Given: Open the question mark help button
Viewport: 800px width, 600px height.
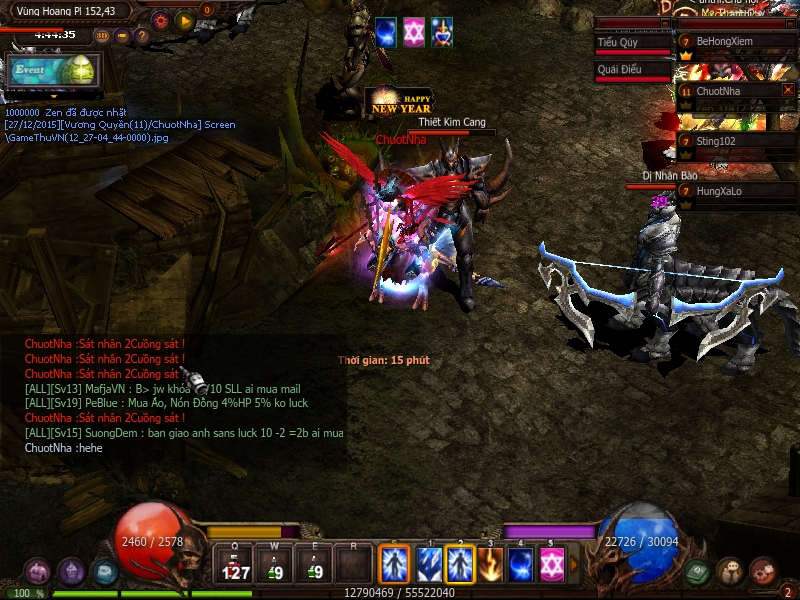Looking at the screenshot, I should click(142, 35).
